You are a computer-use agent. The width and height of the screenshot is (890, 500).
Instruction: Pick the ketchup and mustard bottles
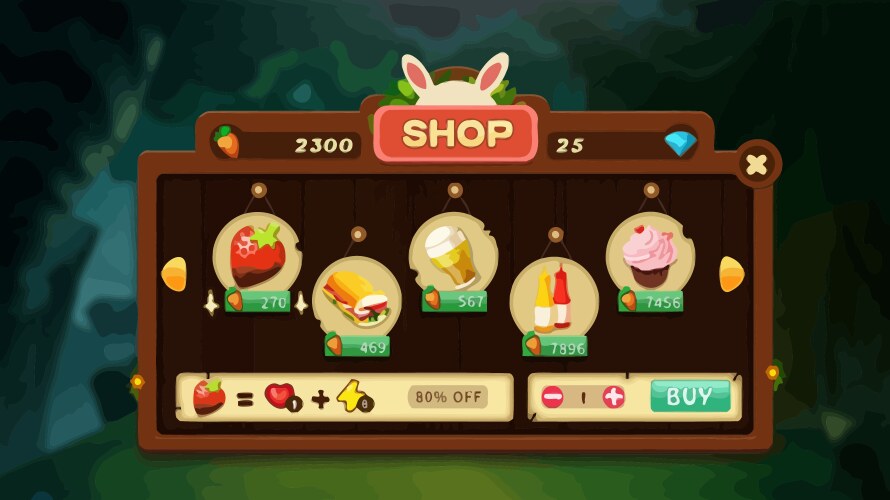click(x=554, y=298)
